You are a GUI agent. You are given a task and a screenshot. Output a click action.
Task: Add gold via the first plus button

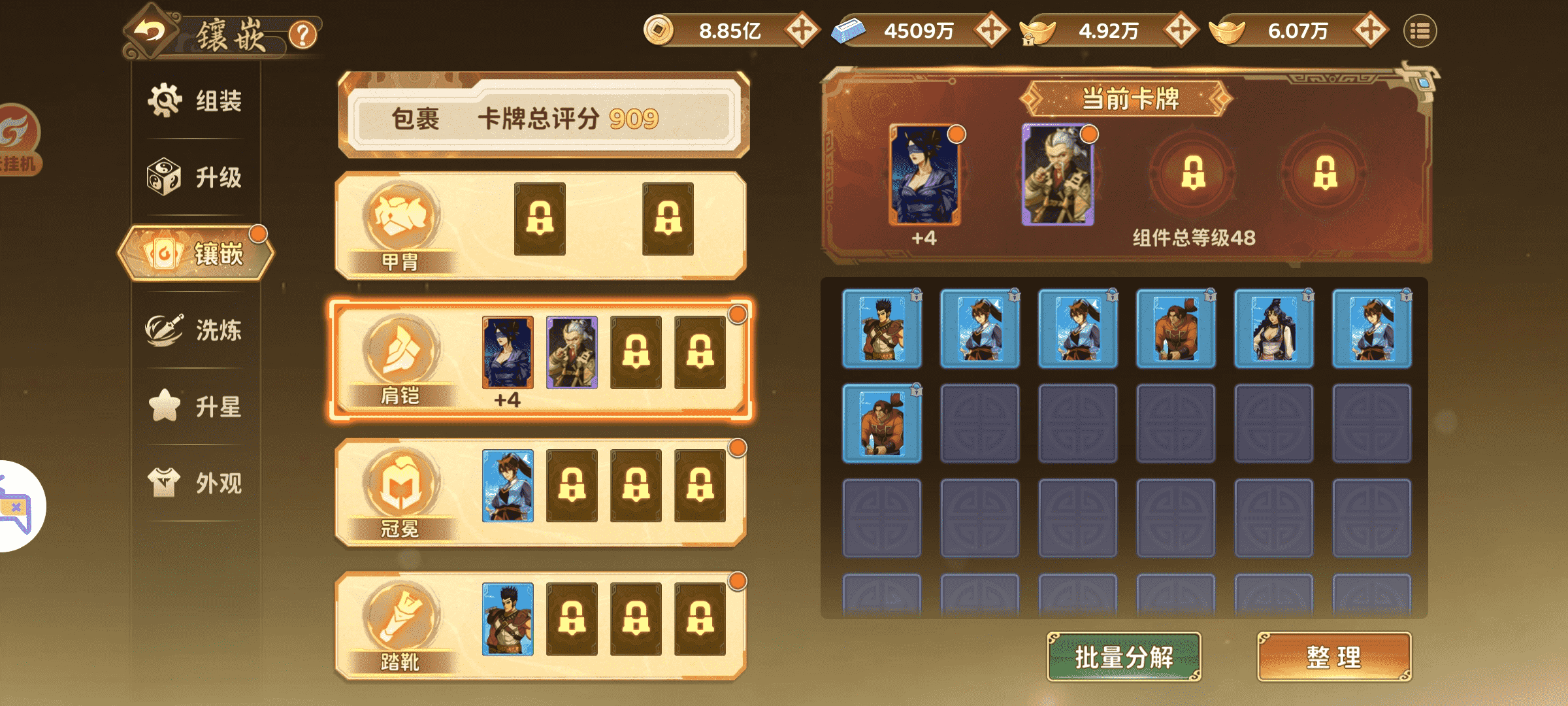point(801,29)
